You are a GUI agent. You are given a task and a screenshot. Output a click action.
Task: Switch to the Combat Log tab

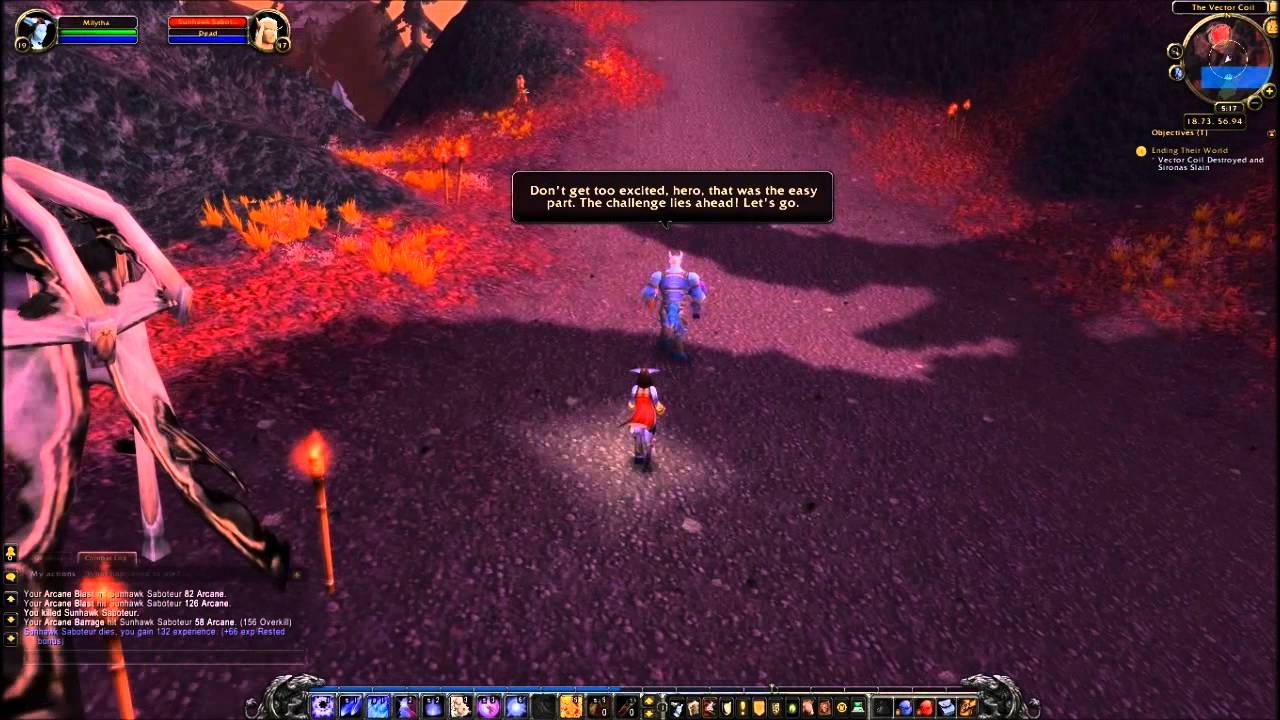click(x=107, y=557)
